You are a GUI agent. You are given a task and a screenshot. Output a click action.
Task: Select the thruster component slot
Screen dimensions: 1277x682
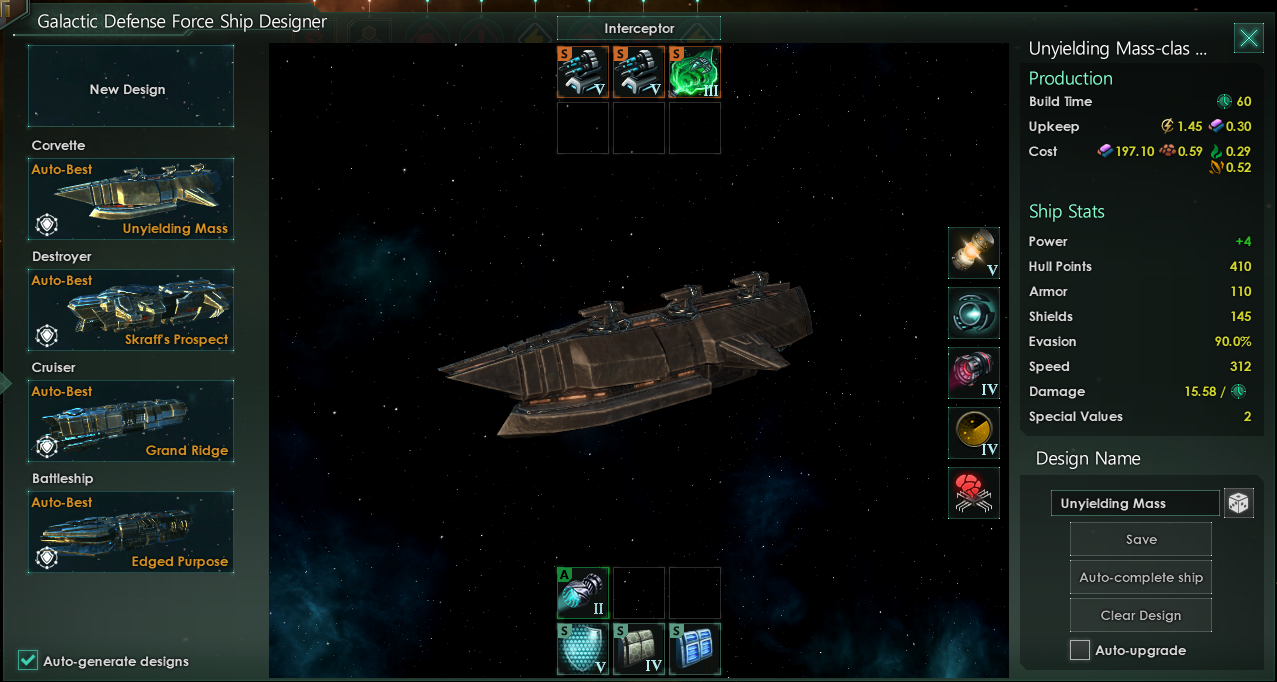974,373
